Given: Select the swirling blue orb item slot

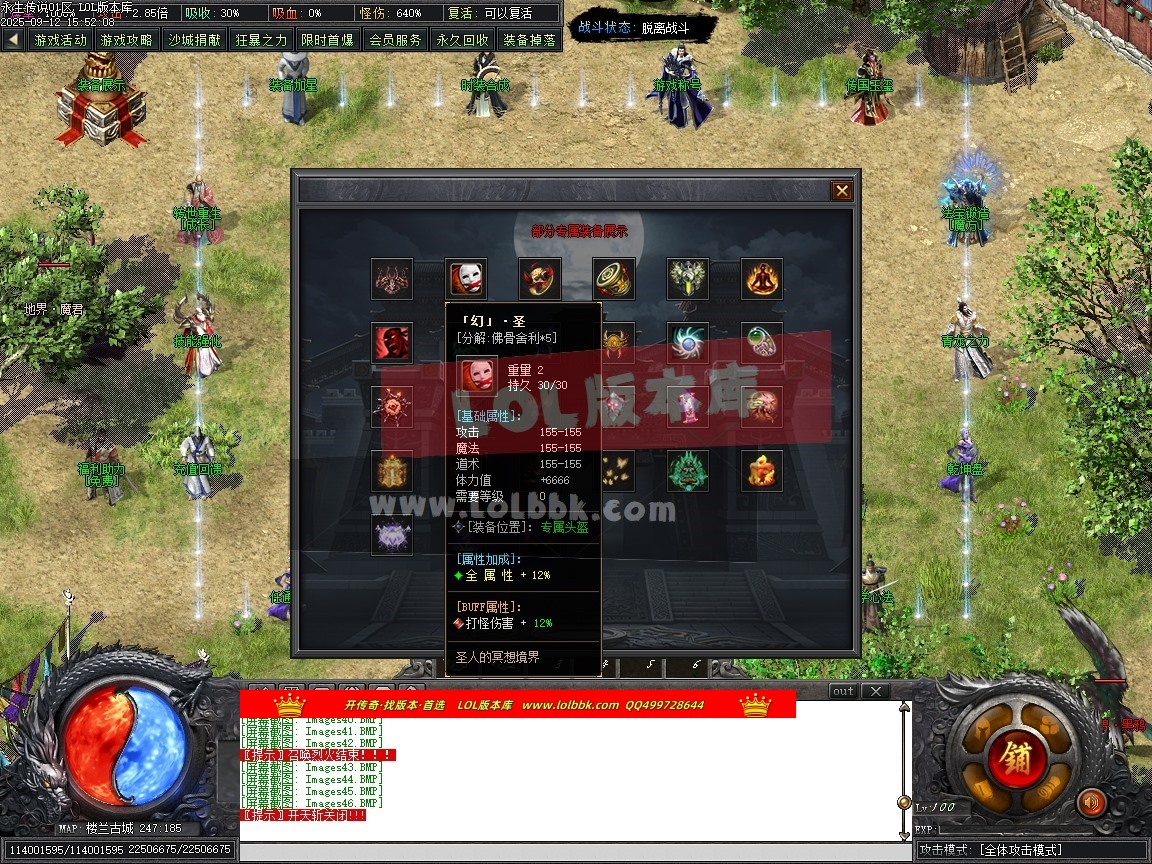Looking at the screenshot, I should [x=688, y=343].
